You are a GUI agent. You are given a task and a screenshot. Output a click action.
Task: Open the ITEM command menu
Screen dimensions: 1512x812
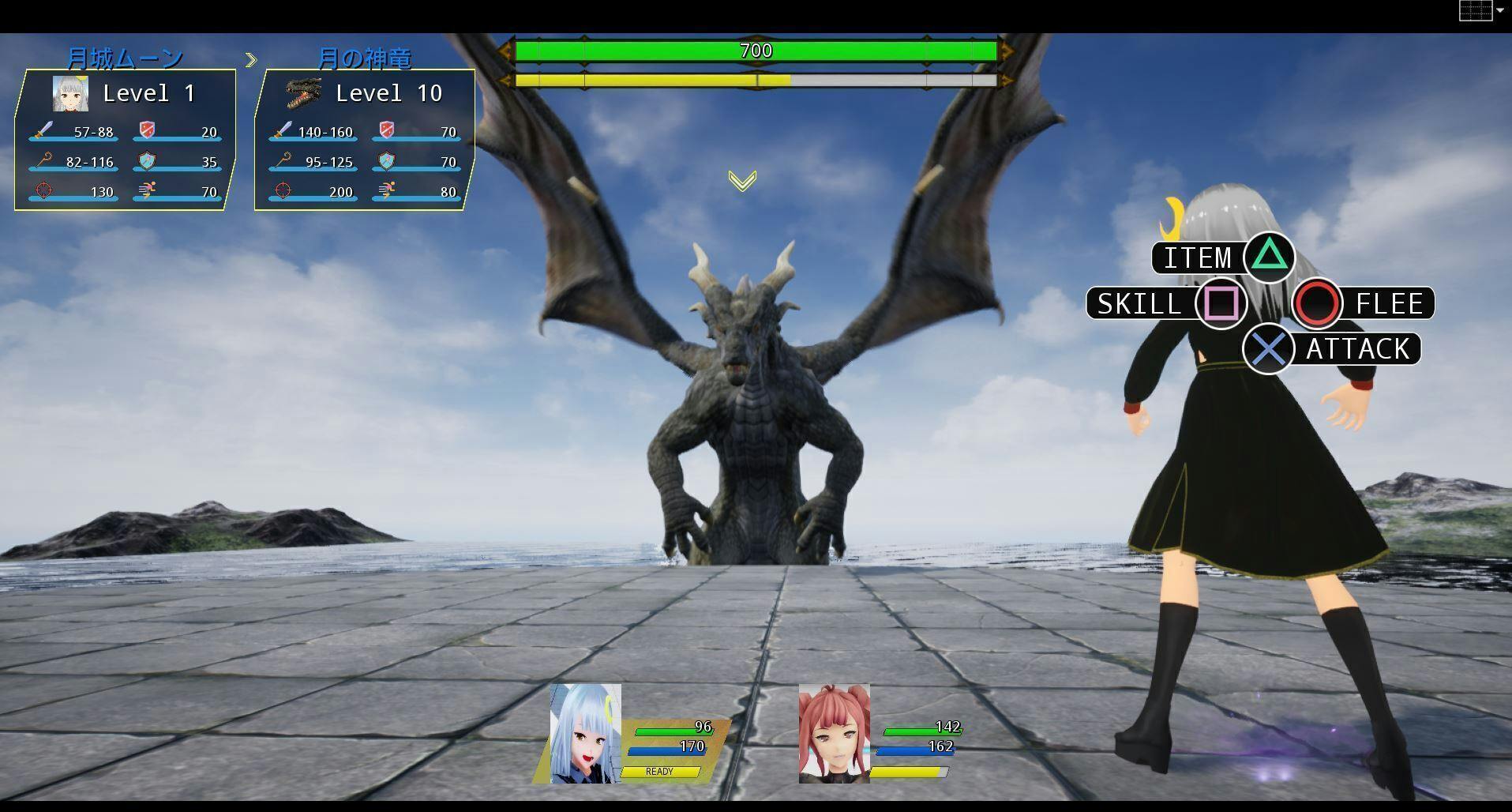click(x=1223, y=258)
